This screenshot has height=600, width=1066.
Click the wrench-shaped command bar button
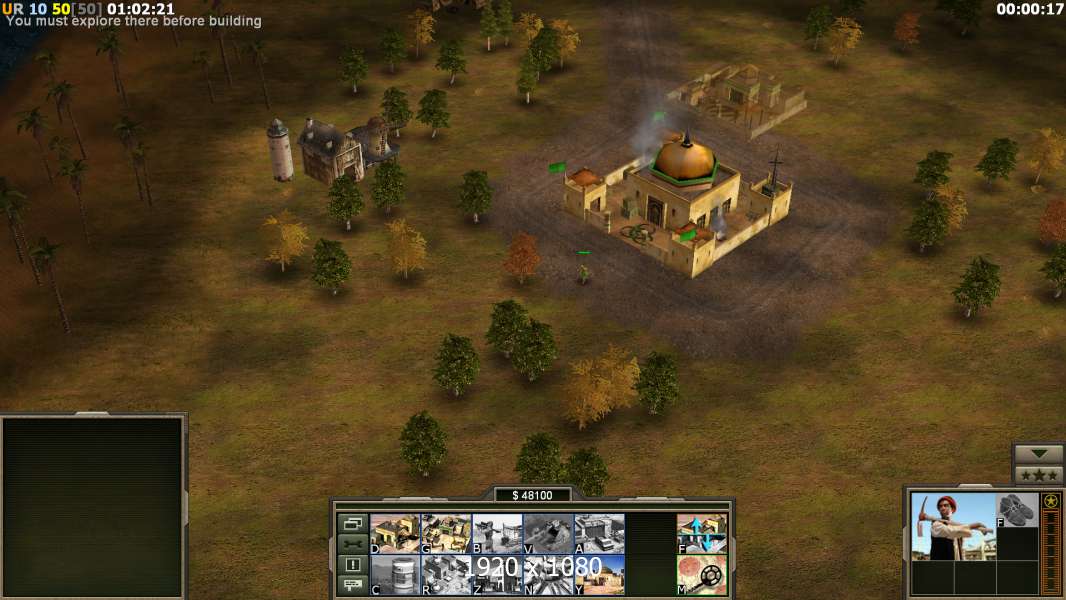pos(352,544)
